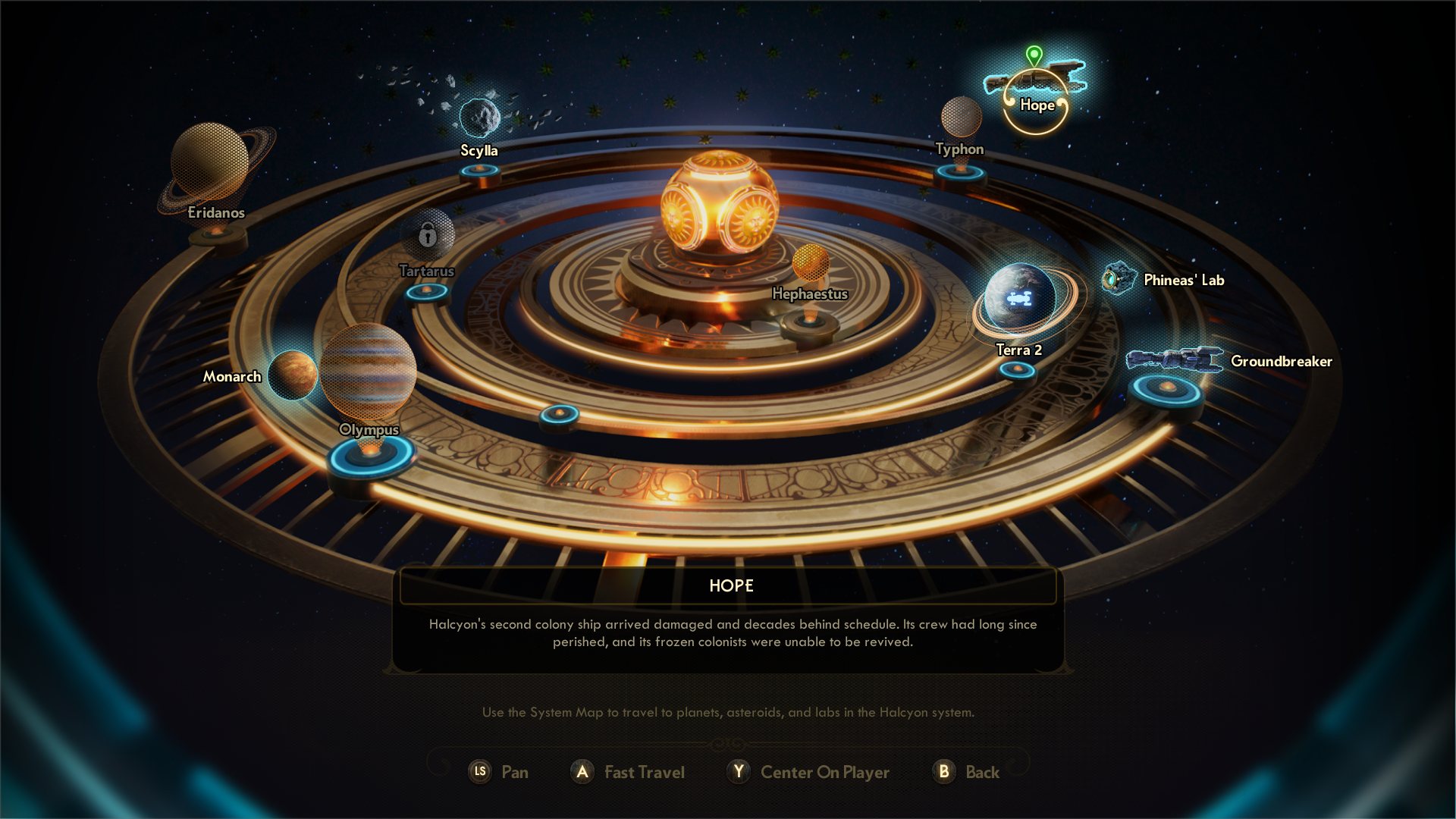Click the Olympus gas giant
1456x819 pixels.
(x=369, y=372)
